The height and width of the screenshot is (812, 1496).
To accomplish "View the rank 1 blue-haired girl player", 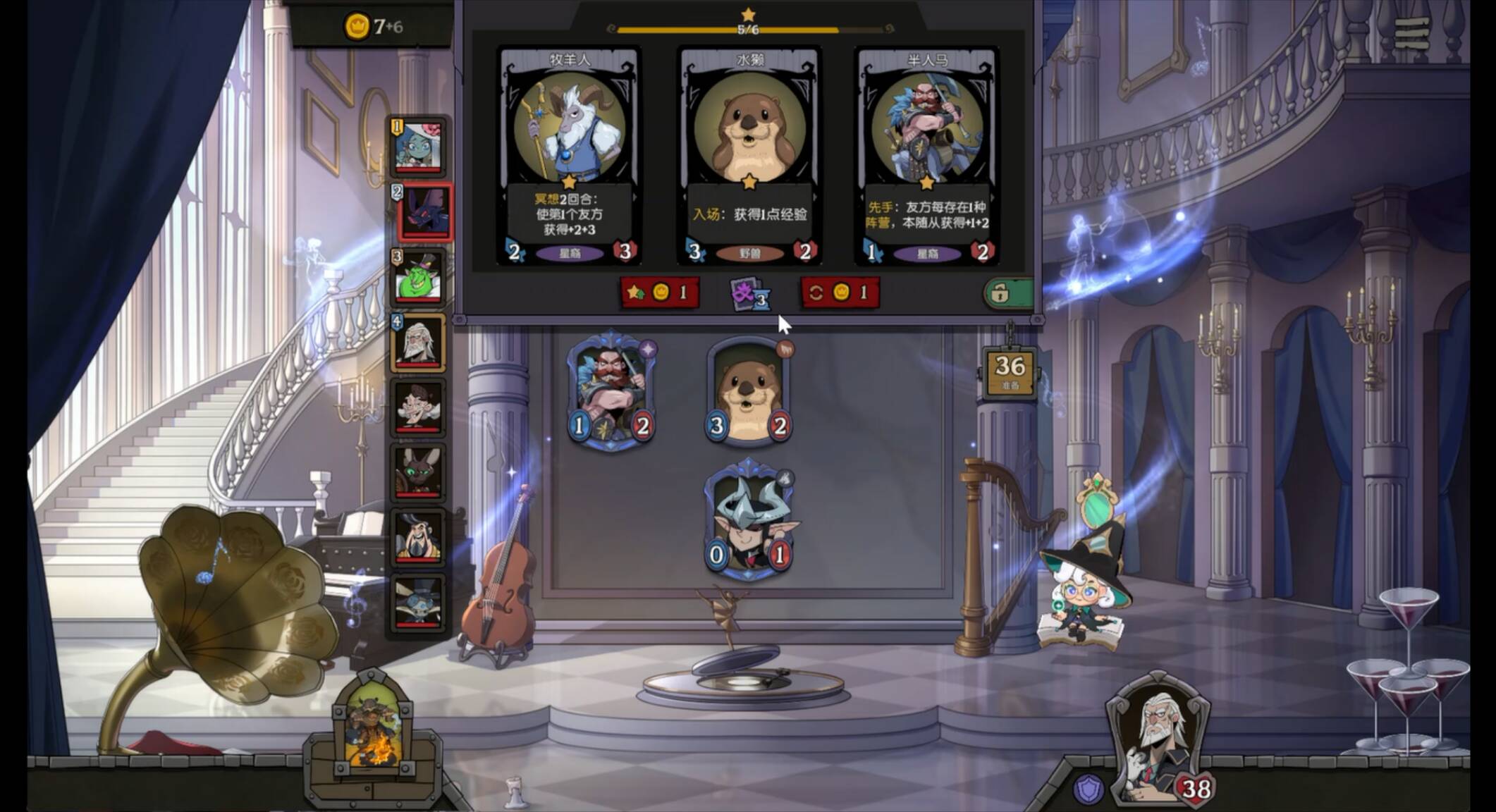I will coord(419,147).
